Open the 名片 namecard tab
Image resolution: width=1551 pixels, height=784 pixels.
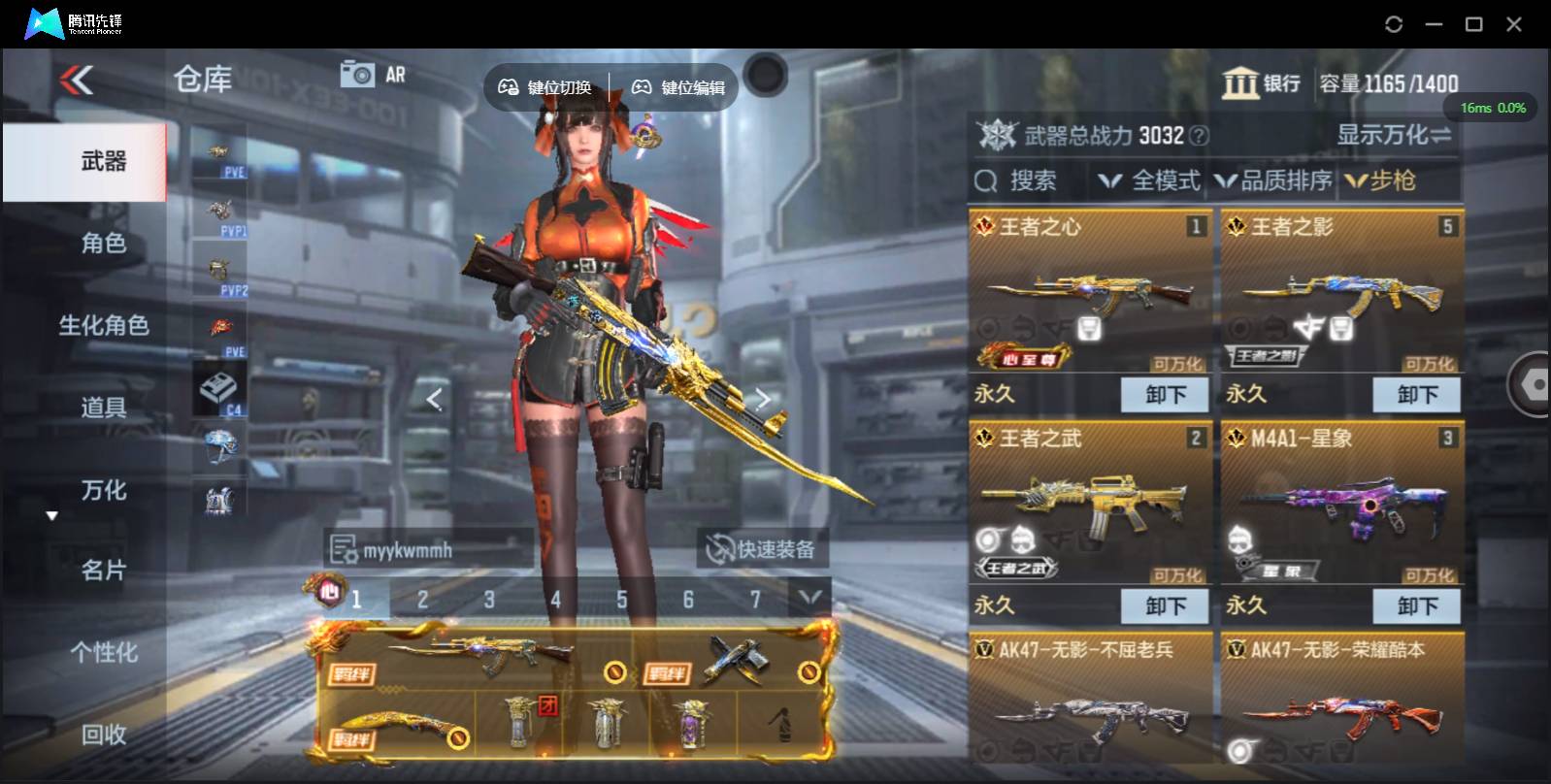pyautogui.click(x=103, y=571)
